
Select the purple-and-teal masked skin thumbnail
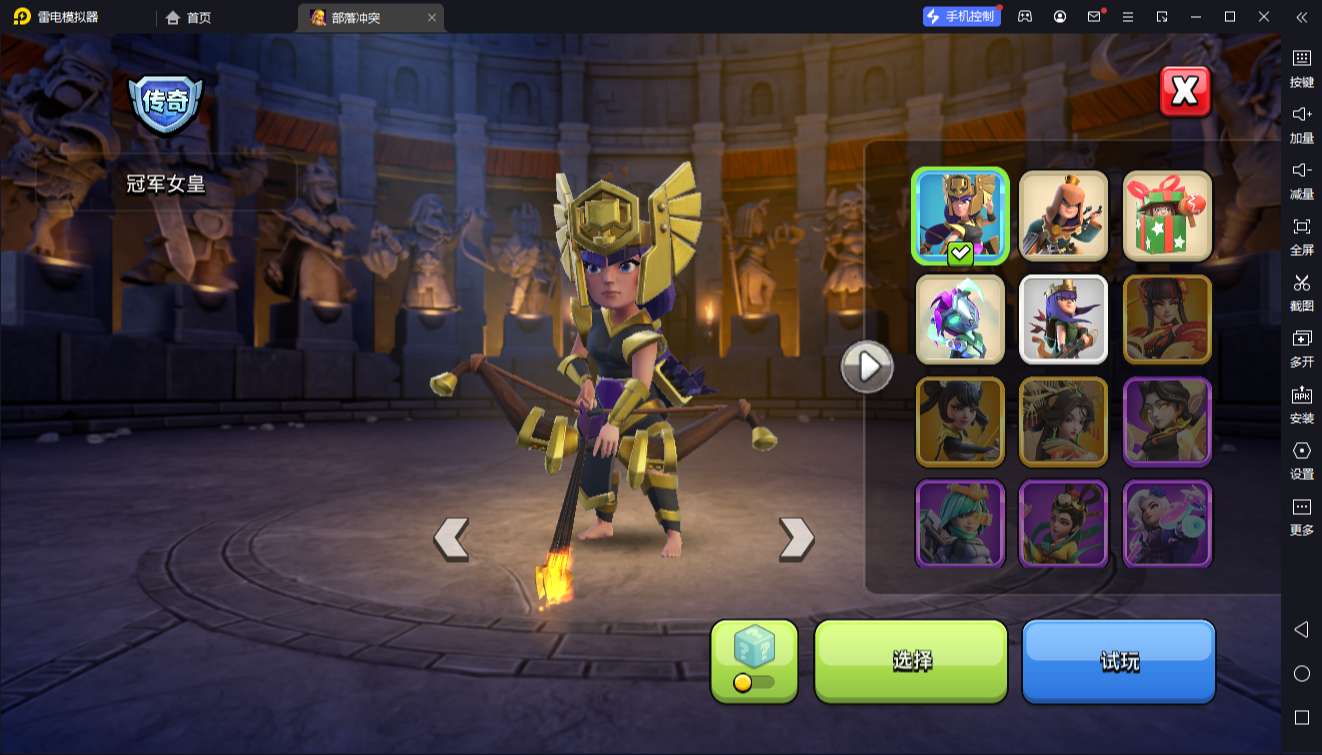(960, 319)
